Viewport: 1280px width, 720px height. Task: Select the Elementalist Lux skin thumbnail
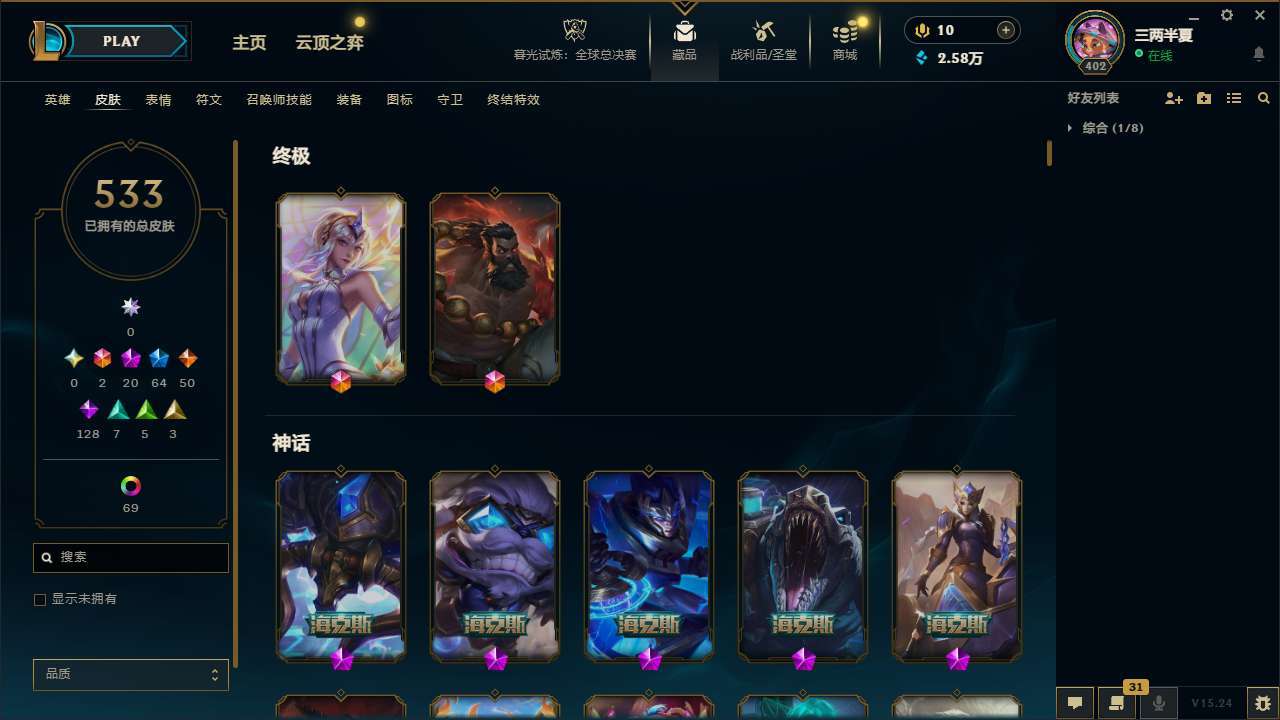click(x=340, y=287)
